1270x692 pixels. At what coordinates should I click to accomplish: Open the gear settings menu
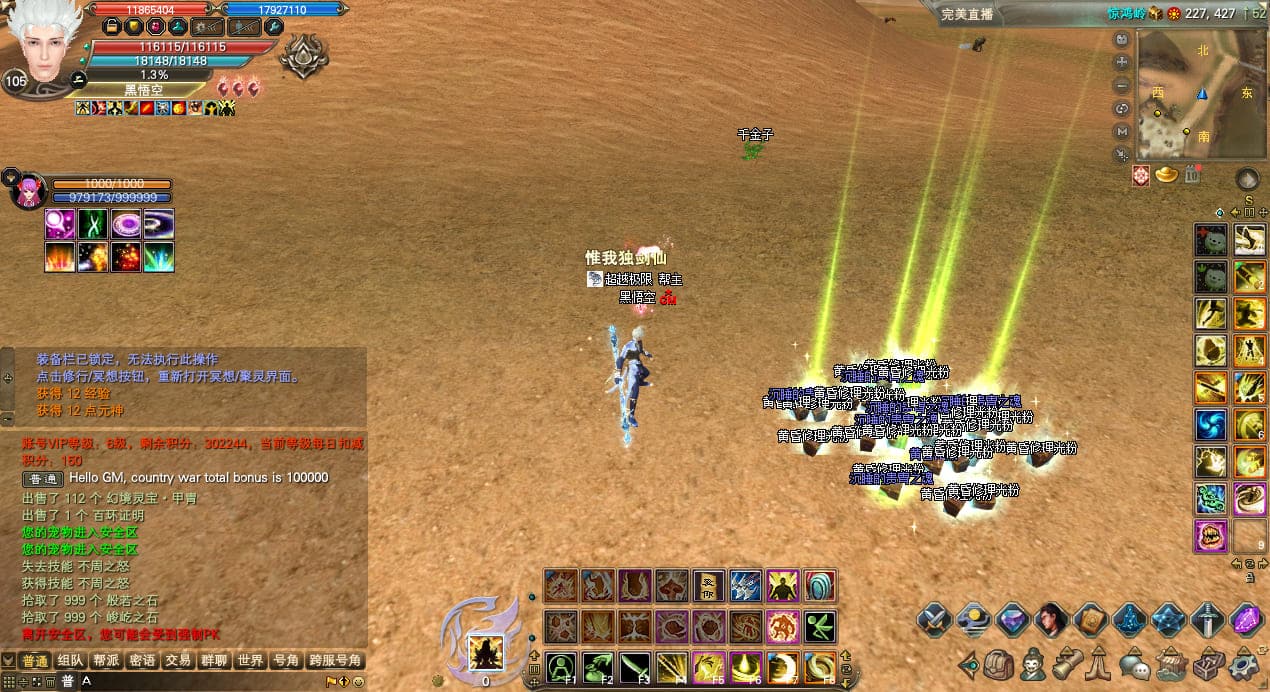click(1246, 664)
